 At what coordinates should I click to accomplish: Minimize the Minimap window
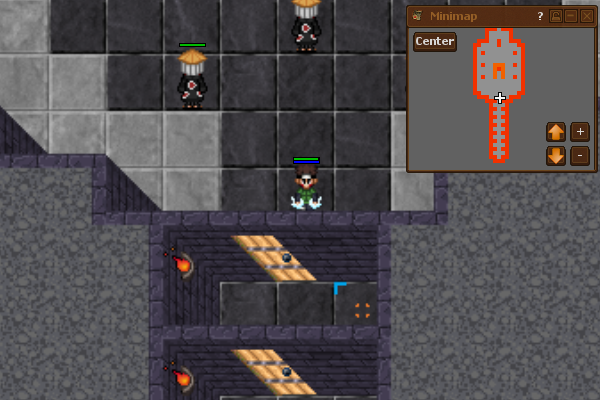571,16
